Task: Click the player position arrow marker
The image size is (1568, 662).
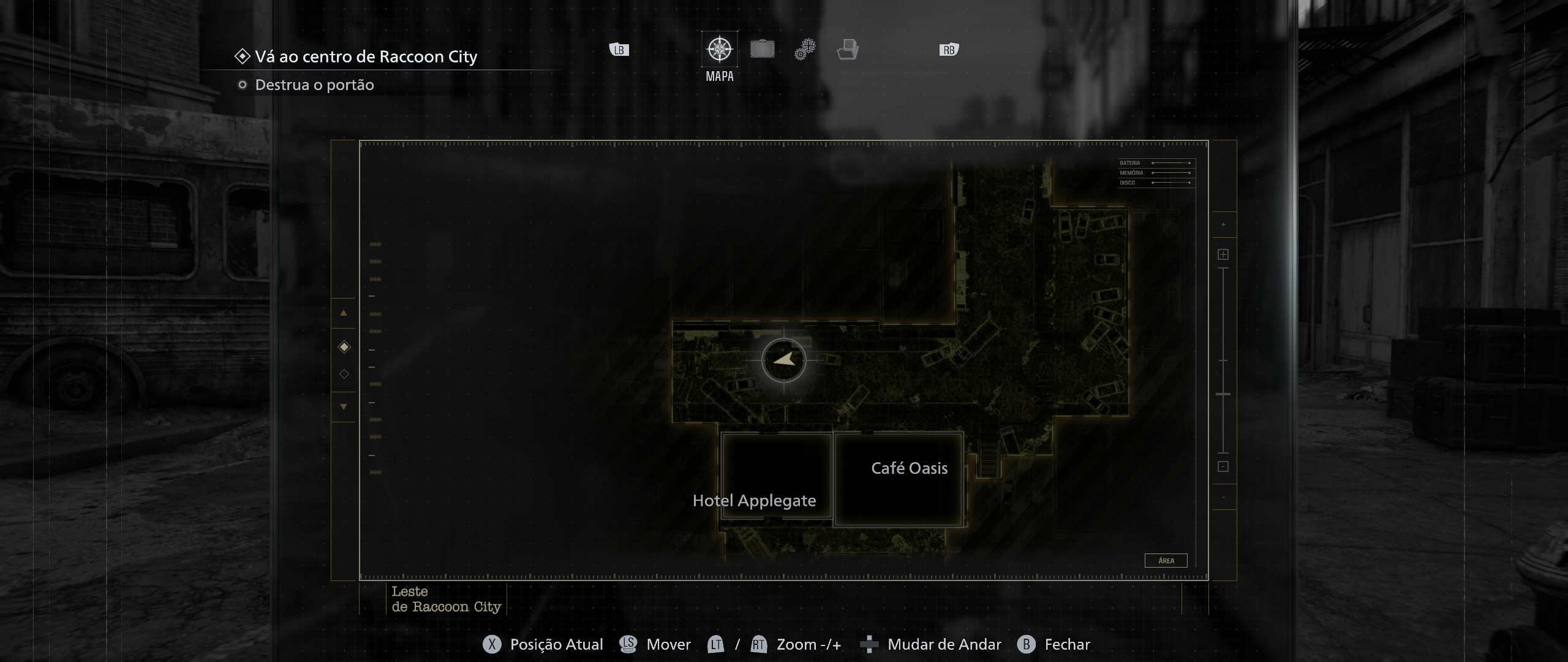Action: pos(783,360)
